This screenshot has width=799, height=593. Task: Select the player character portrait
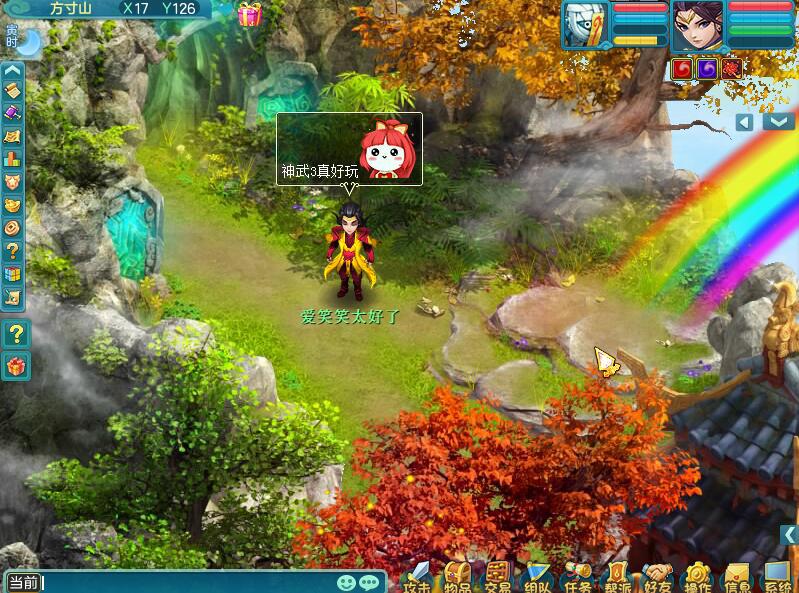pyautogui.click(x=697, y=25)
